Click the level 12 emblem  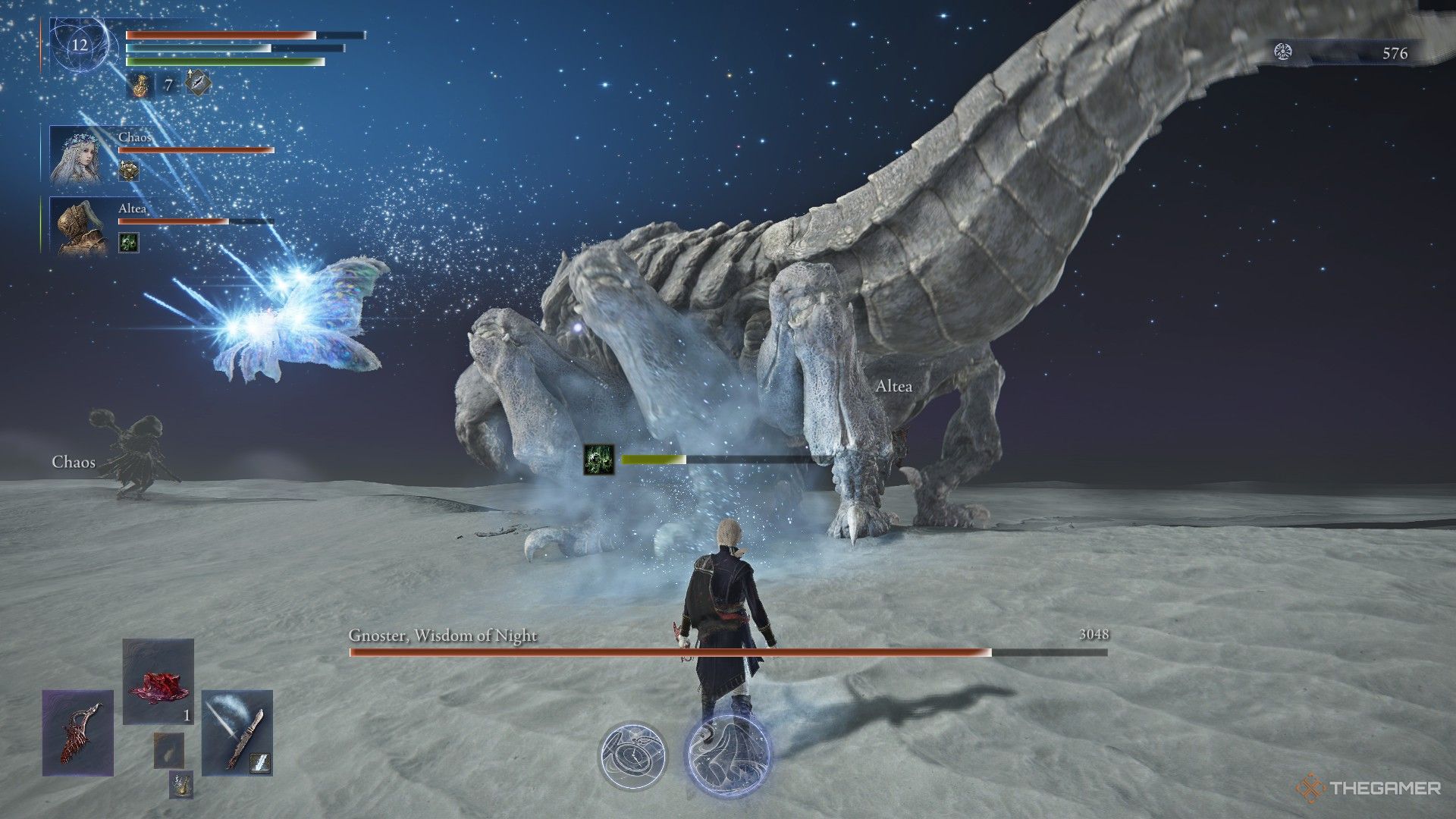[80, 45]
